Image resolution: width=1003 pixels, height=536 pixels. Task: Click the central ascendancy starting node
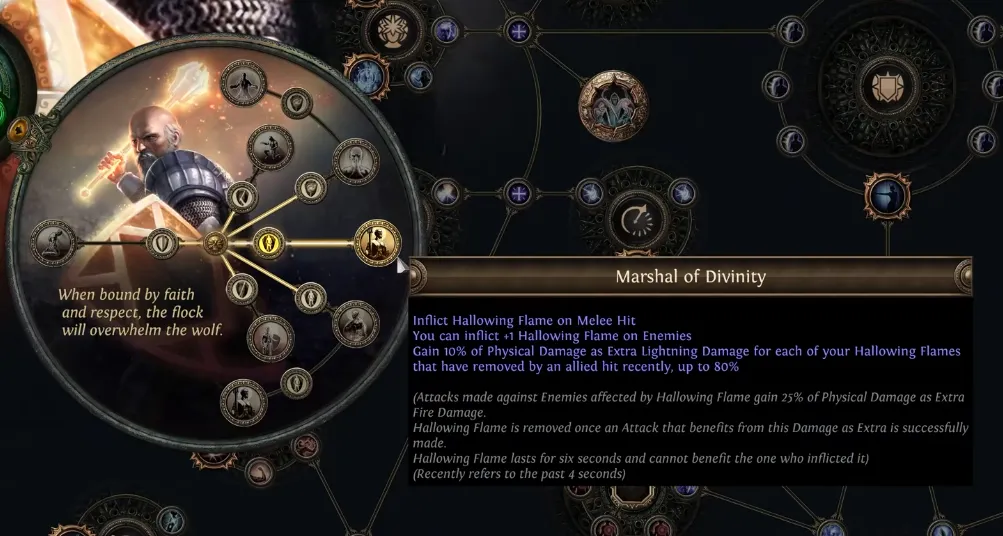coord(214,242)
